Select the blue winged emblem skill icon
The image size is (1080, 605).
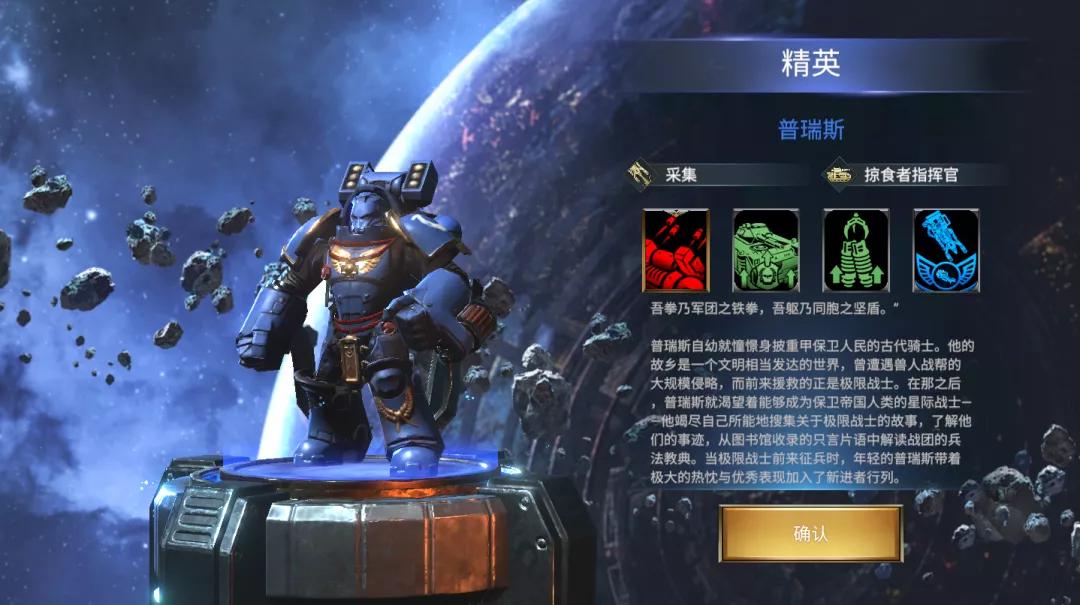click(945, 250)
